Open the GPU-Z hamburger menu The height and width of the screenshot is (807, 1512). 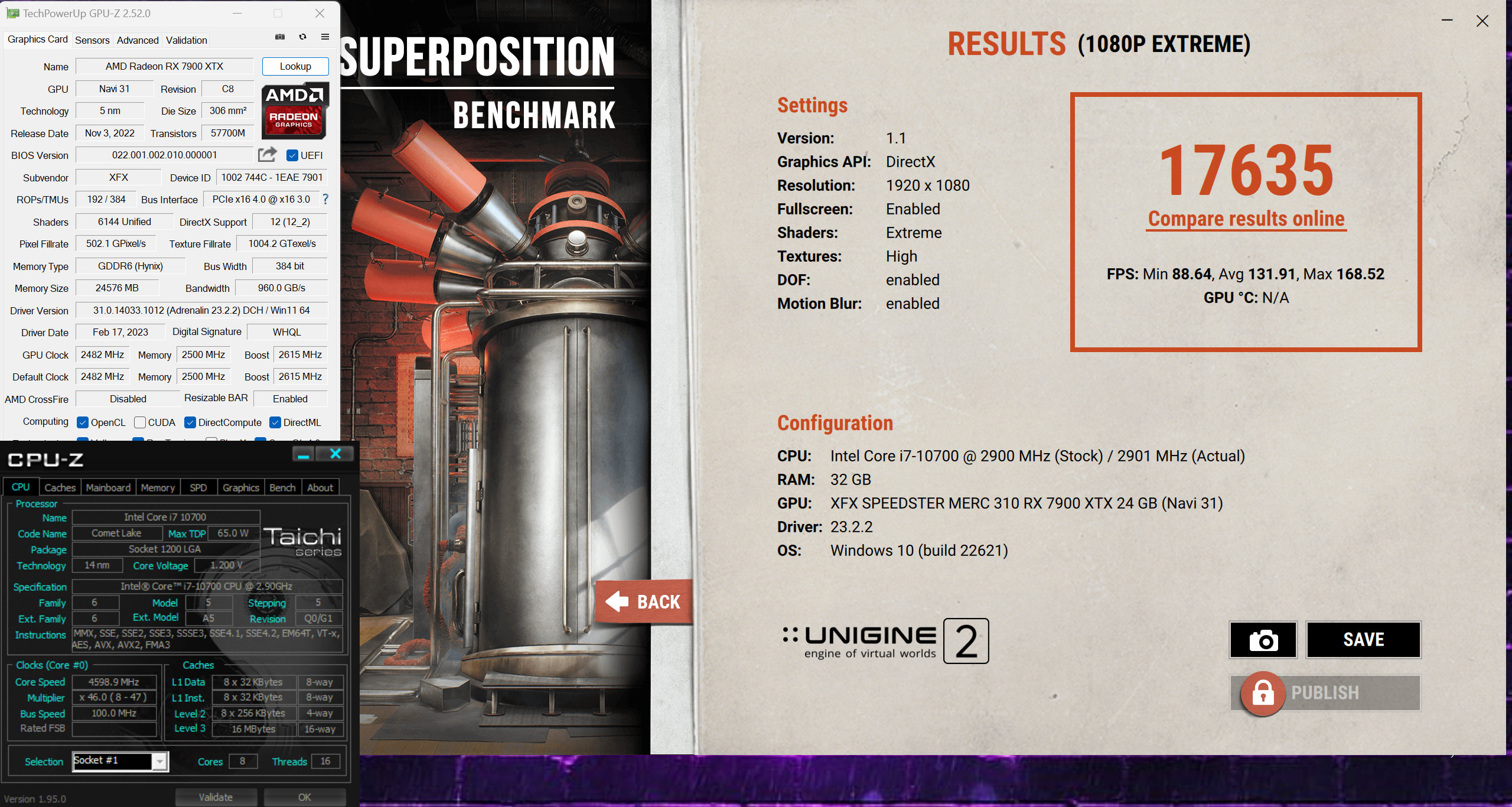[325, 37]
